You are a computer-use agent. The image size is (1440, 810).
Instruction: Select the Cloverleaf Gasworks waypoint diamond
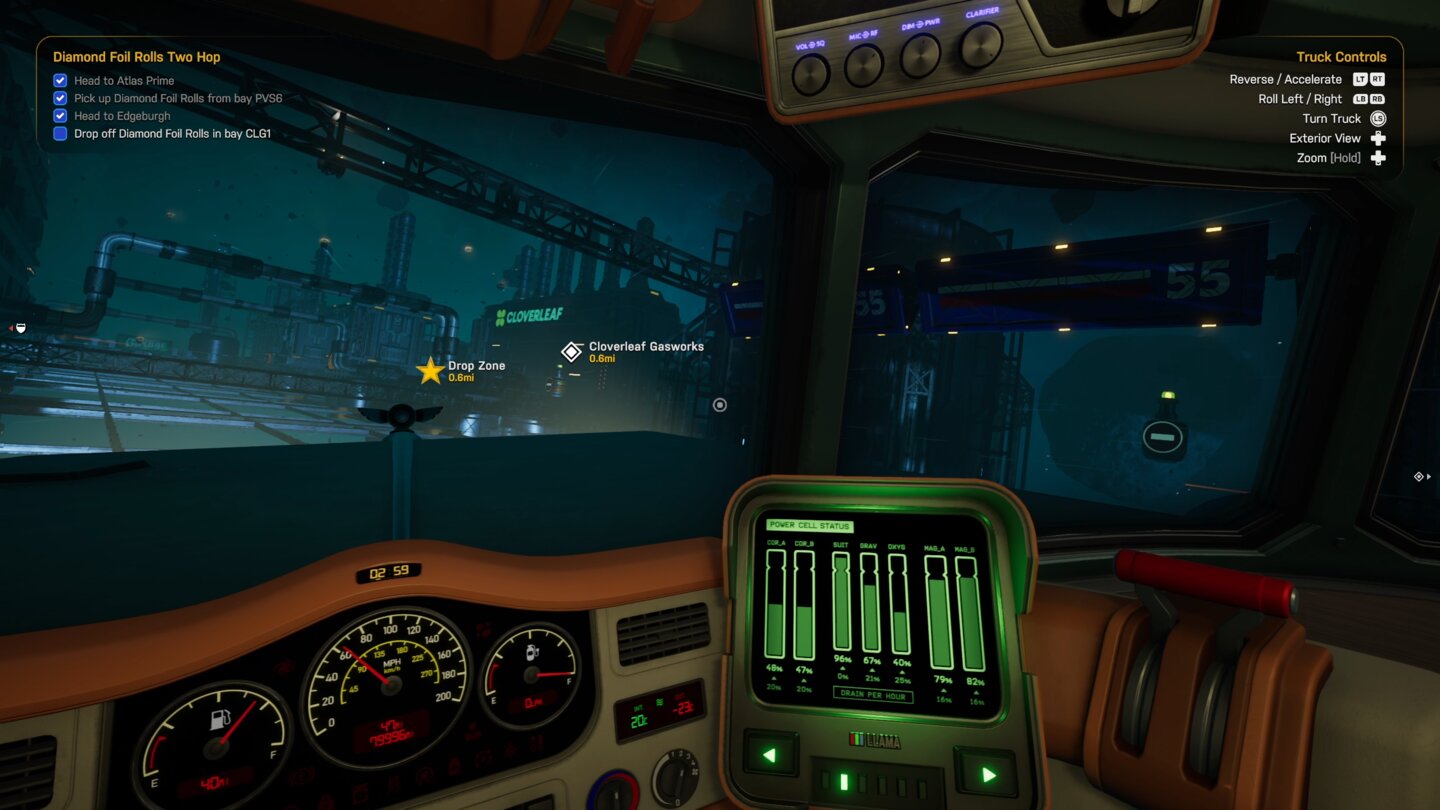coord(571,351)
